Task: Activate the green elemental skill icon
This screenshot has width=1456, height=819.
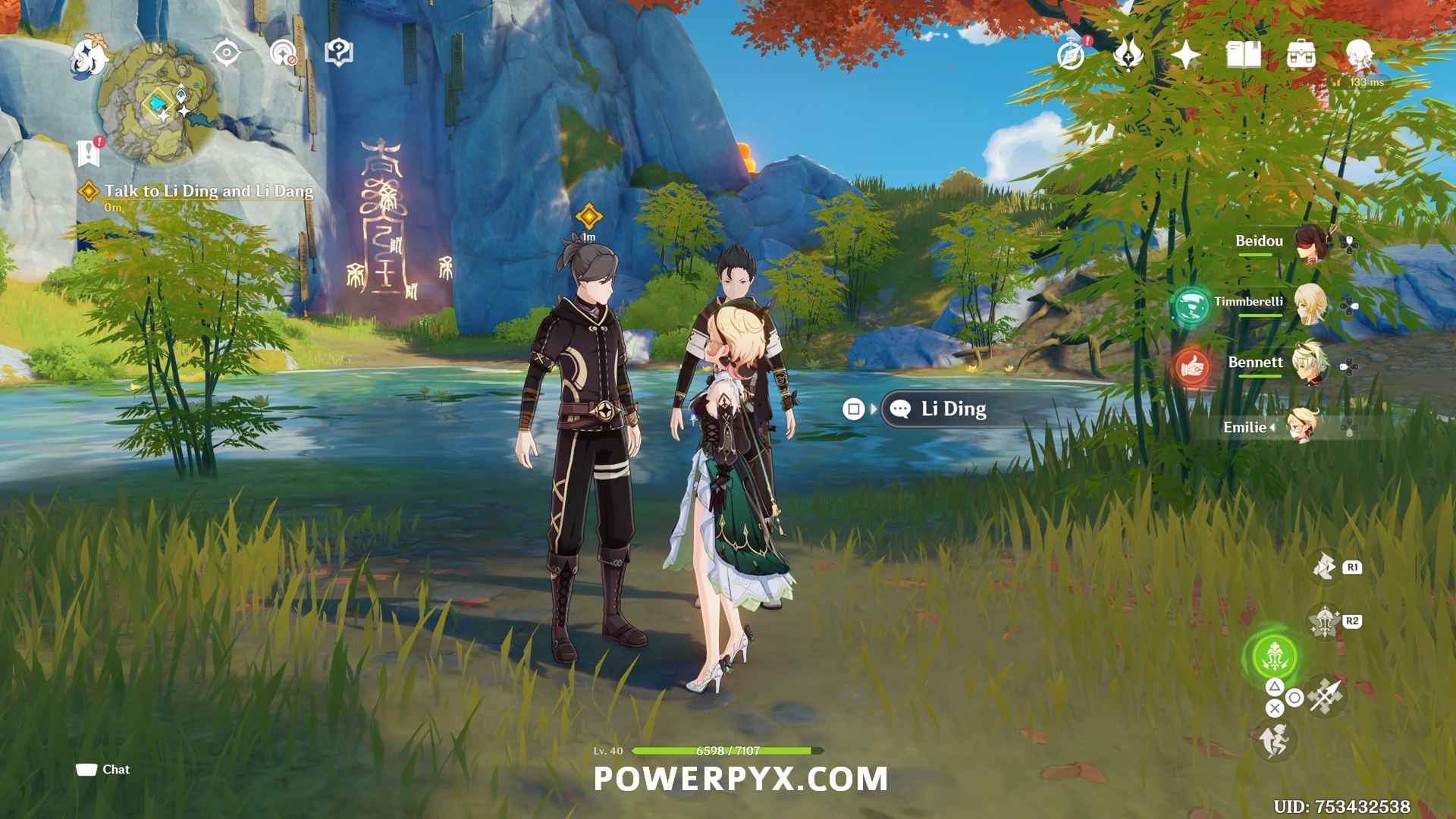Action: click(1274, 657)
